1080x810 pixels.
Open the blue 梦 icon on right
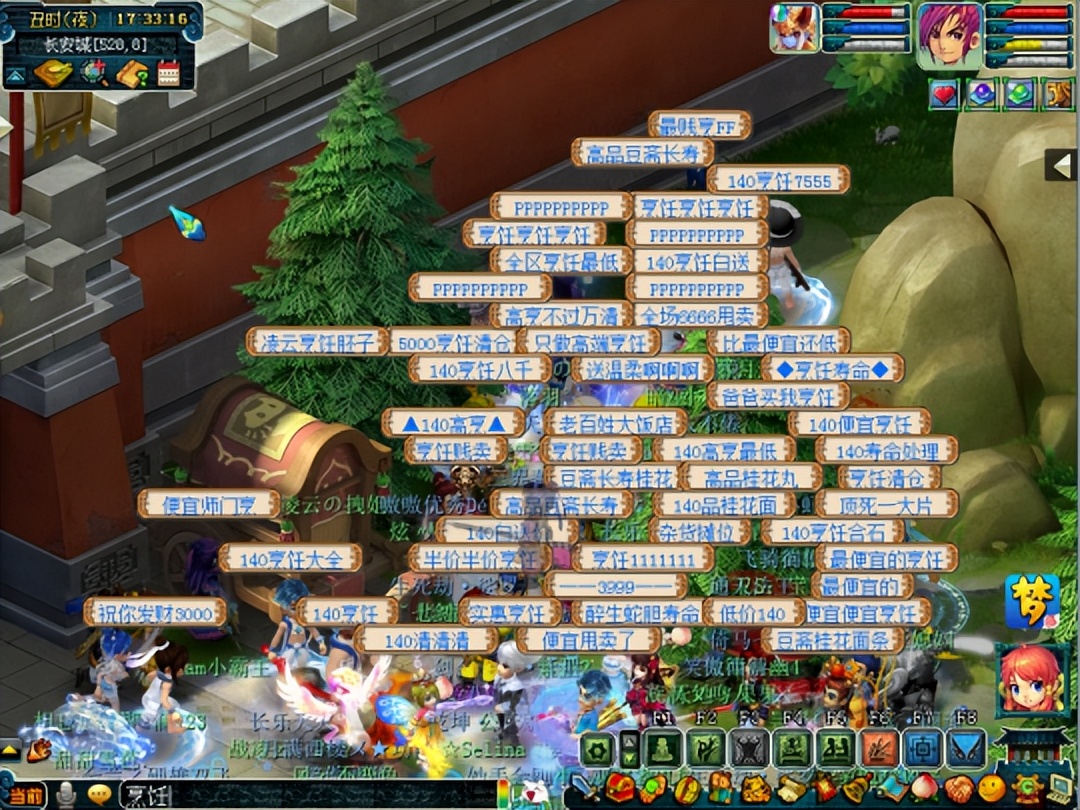[1031, 601]
